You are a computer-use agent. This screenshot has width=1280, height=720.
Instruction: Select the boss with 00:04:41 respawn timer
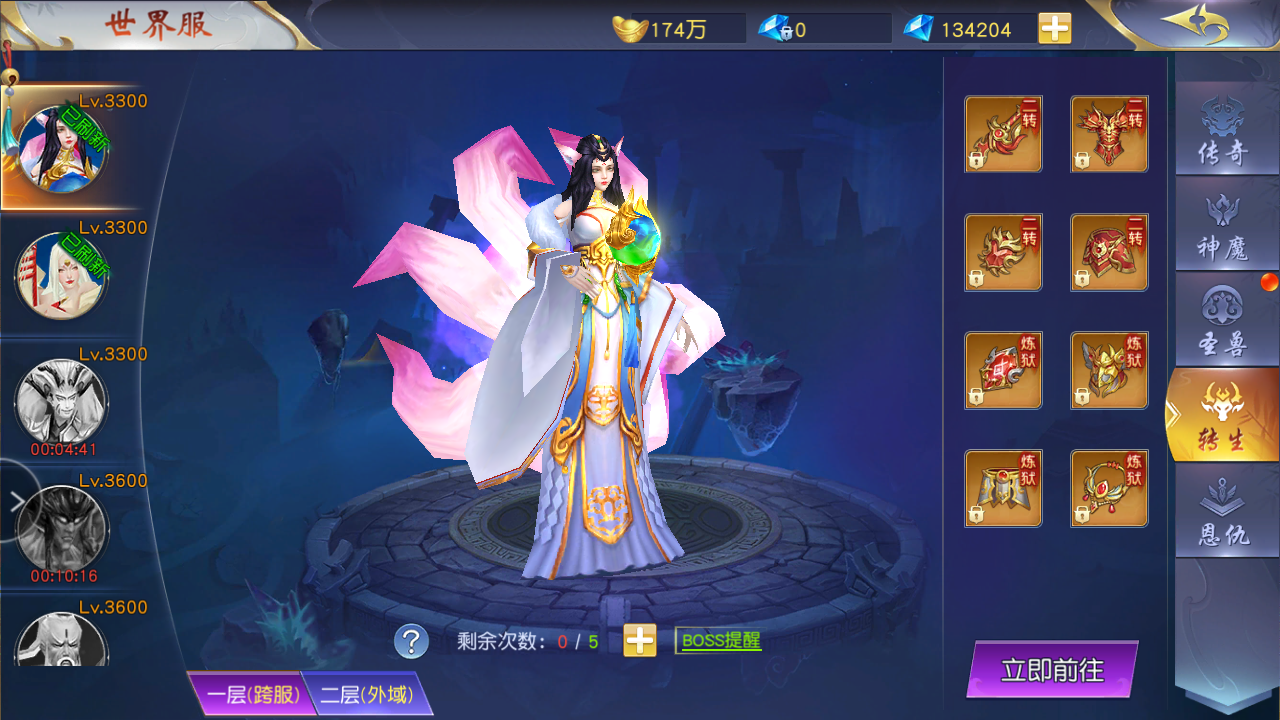(x=60, y=402)
